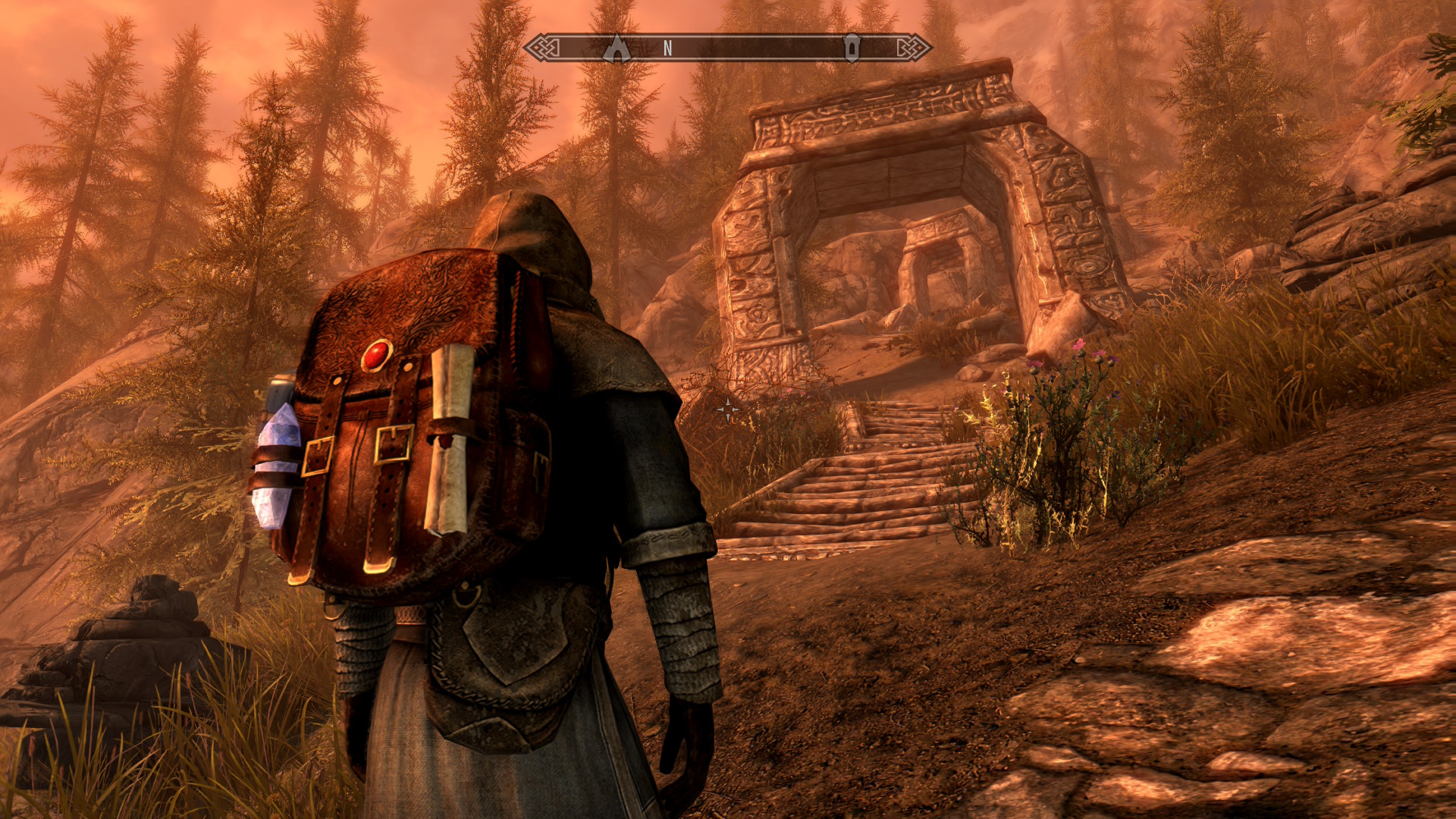The image size is (1456, 819).
Task: Select the cave marker on the compass
Action: tap(617, 48)
